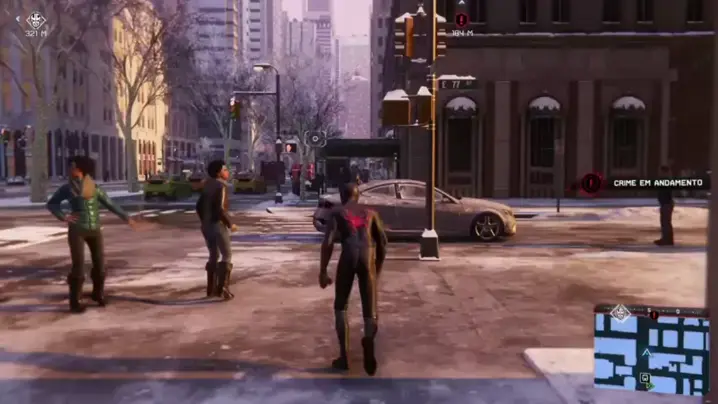Click the red crime marker on the minimap

click(x=654, y=314)
